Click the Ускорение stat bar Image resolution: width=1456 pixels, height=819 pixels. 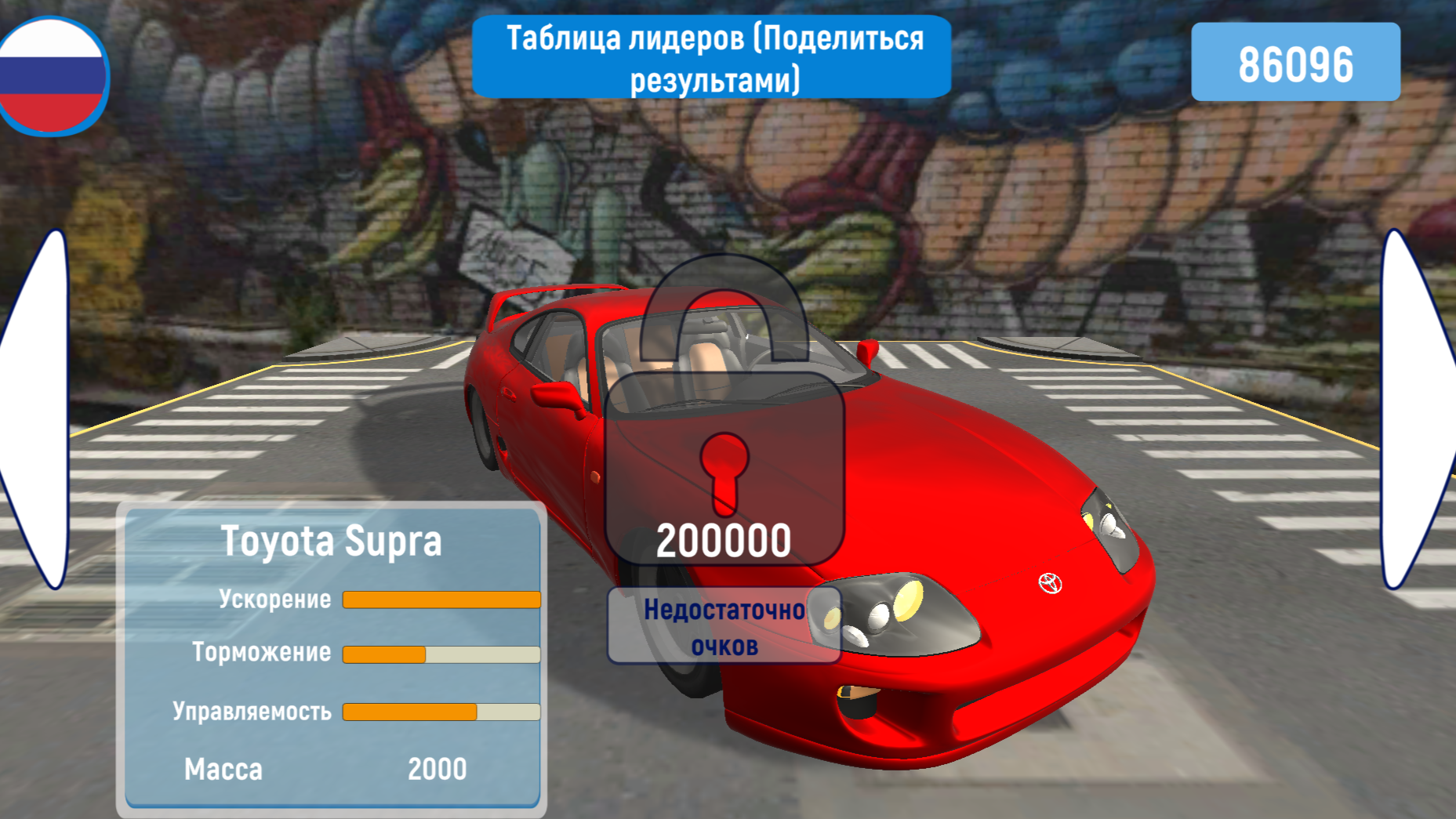[440, 599]
